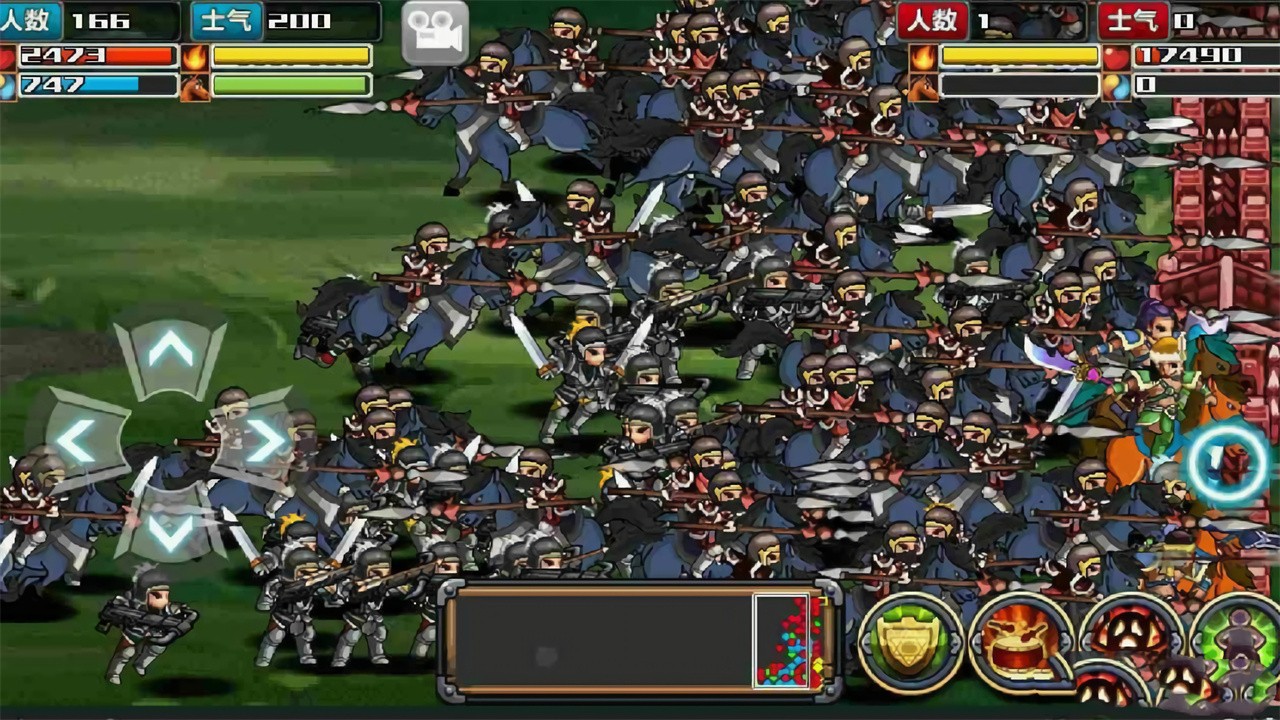Tap the d-pad down arrow
Image resolution: width=1280 pixels, height=720 pixels.
coord(171,530)
